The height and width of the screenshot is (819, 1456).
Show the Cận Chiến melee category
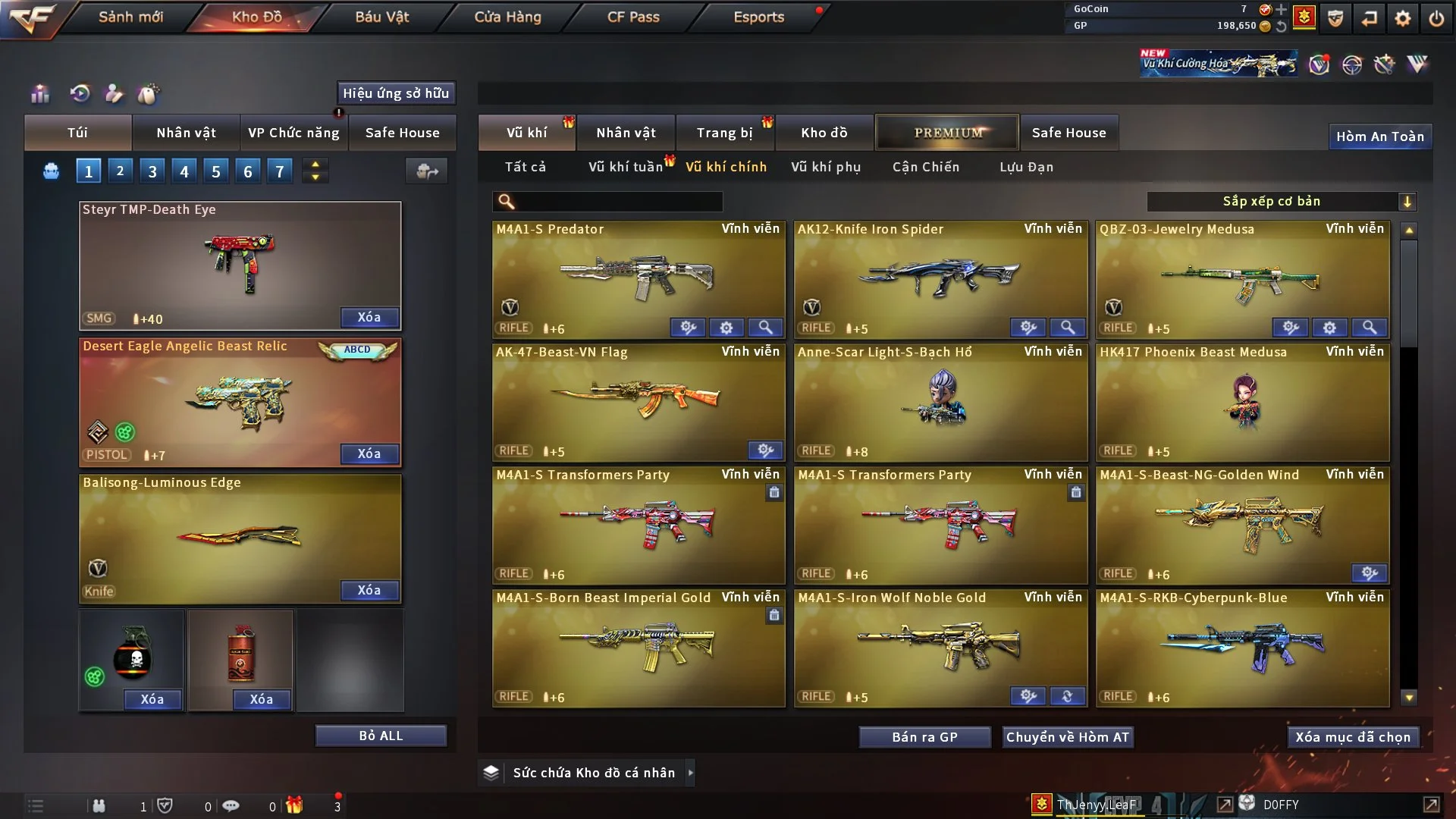click(926, 167)
